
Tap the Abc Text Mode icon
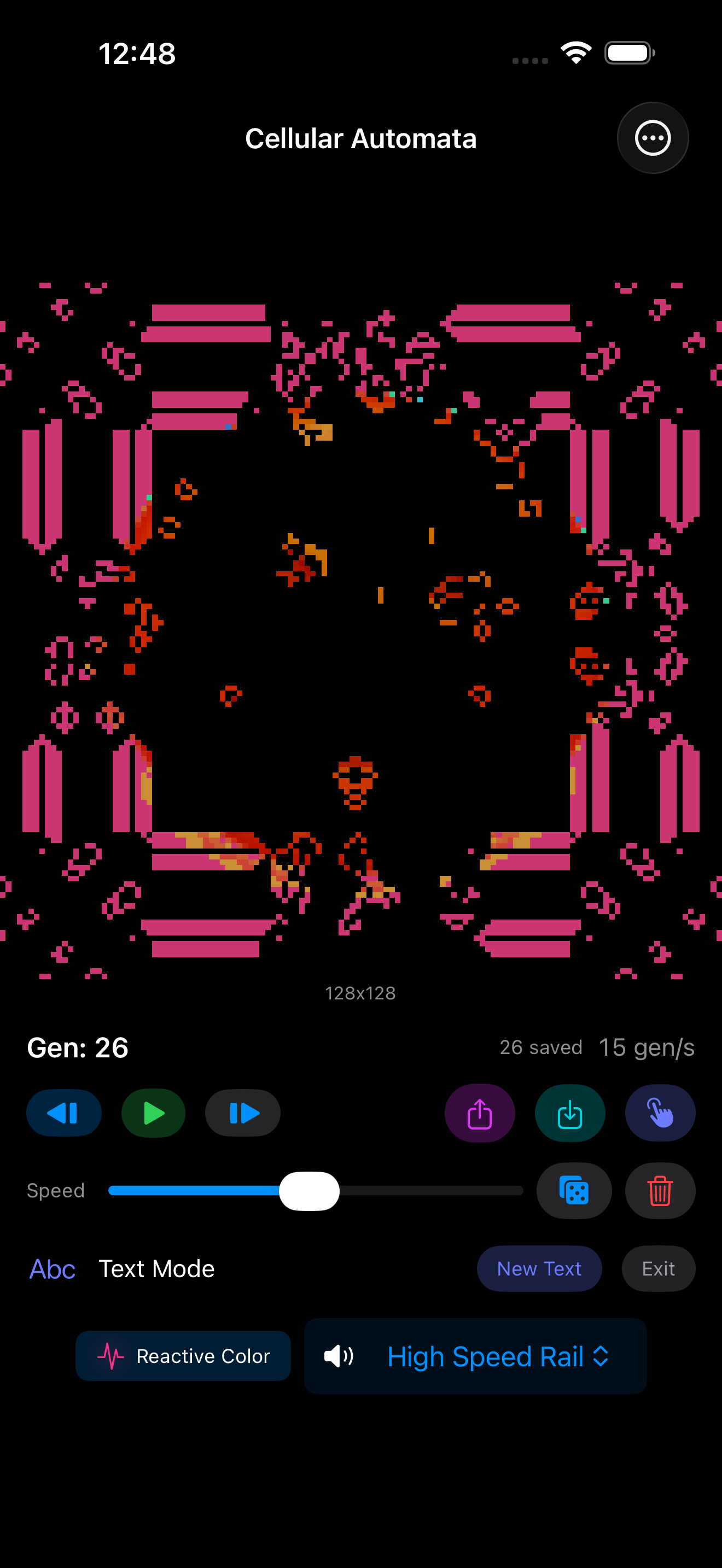click(x=52, y=1268)
